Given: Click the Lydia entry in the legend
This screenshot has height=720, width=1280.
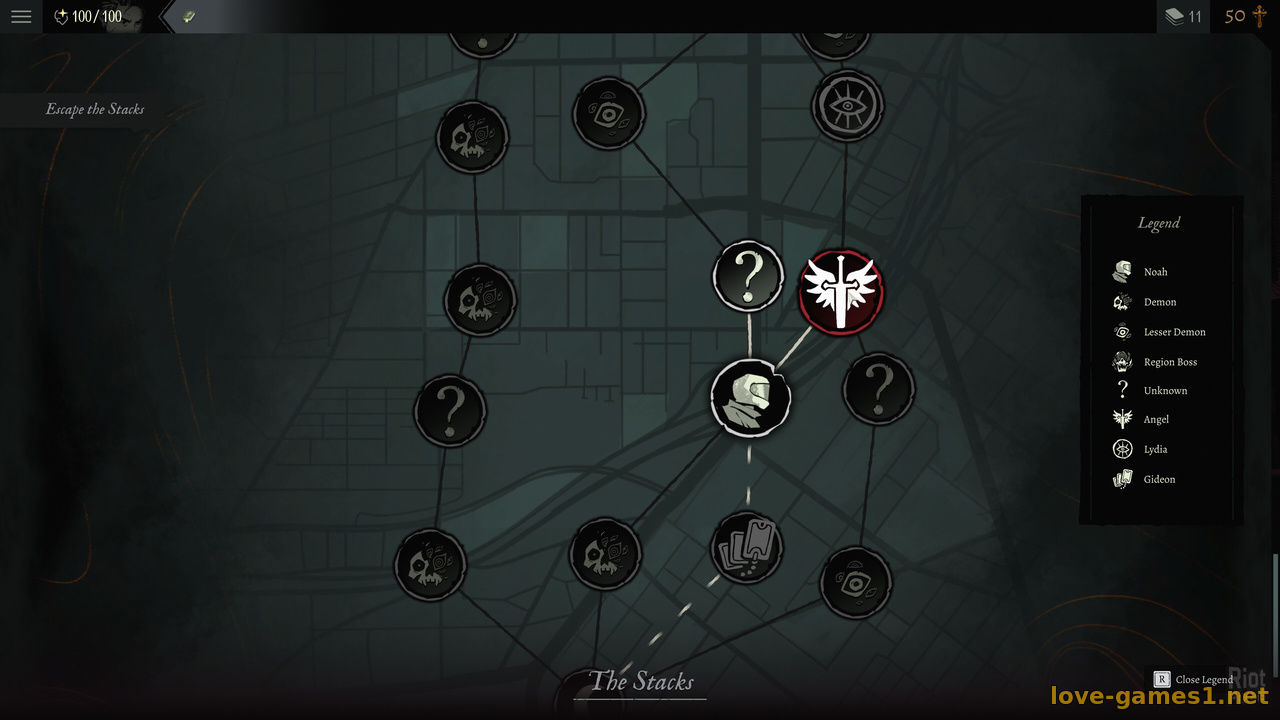Looking at the screenshot, I should (1155, 450).
